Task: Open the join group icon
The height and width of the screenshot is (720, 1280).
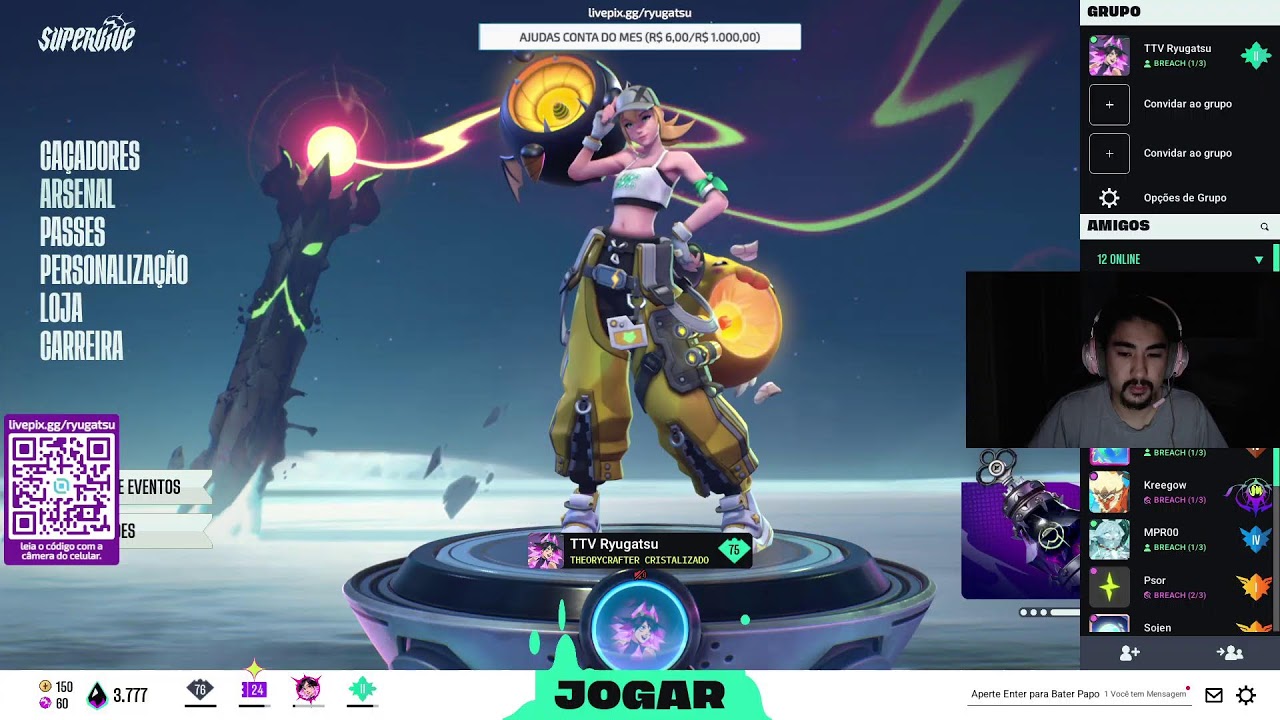Action: click(1229, 653)
